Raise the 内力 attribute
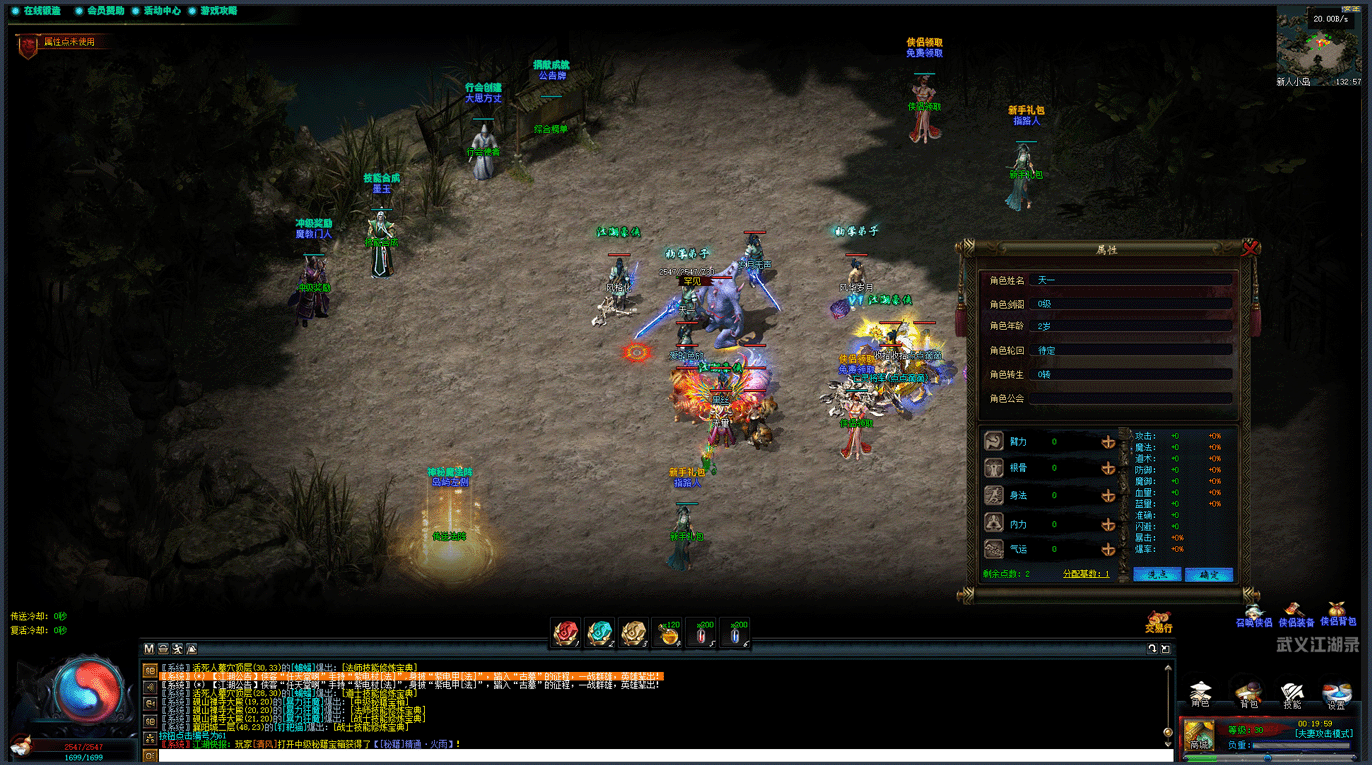 tap(1108, 522)
